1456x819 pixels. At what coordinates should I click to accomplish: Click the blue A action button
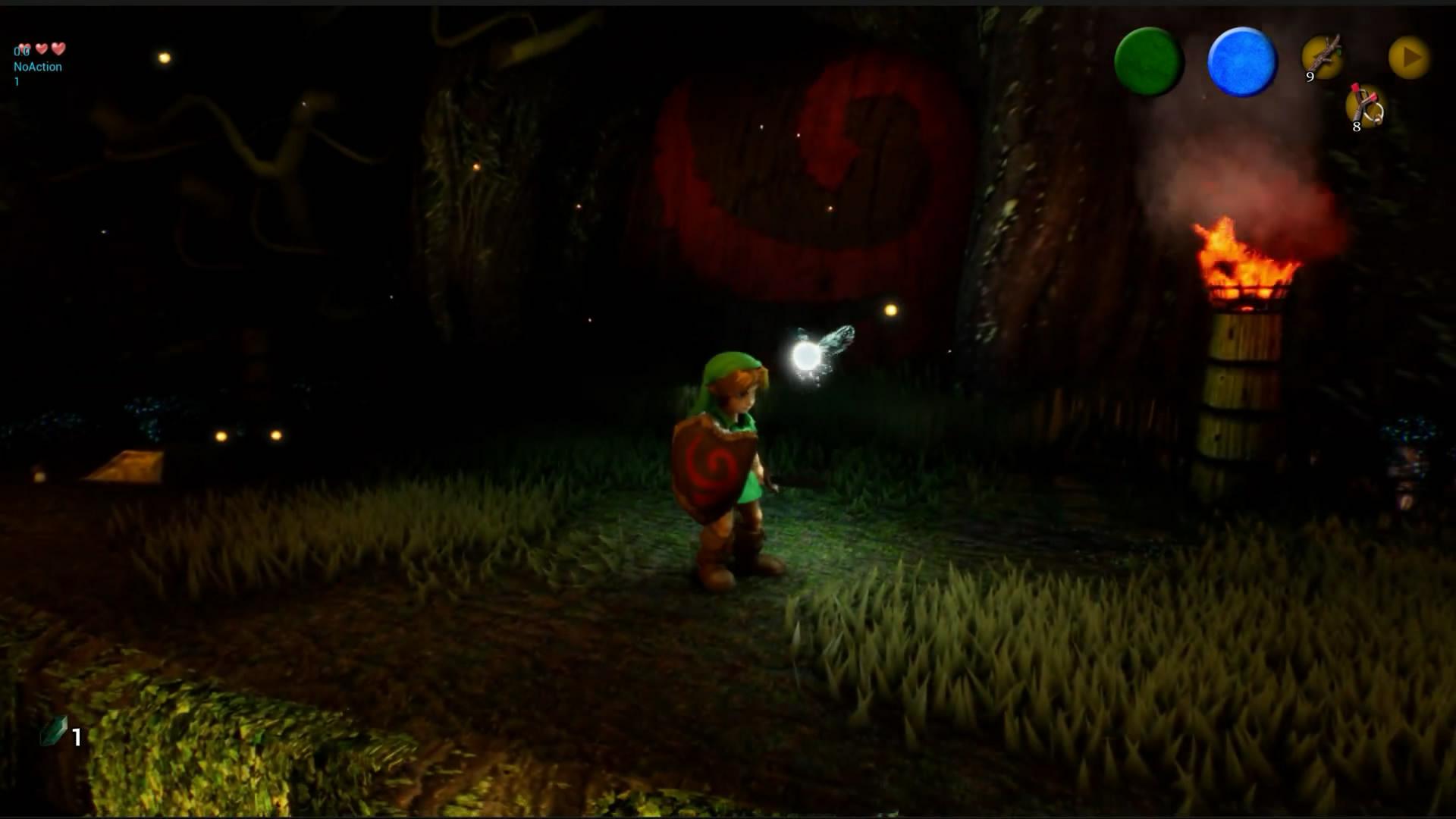pos(1242,61)
